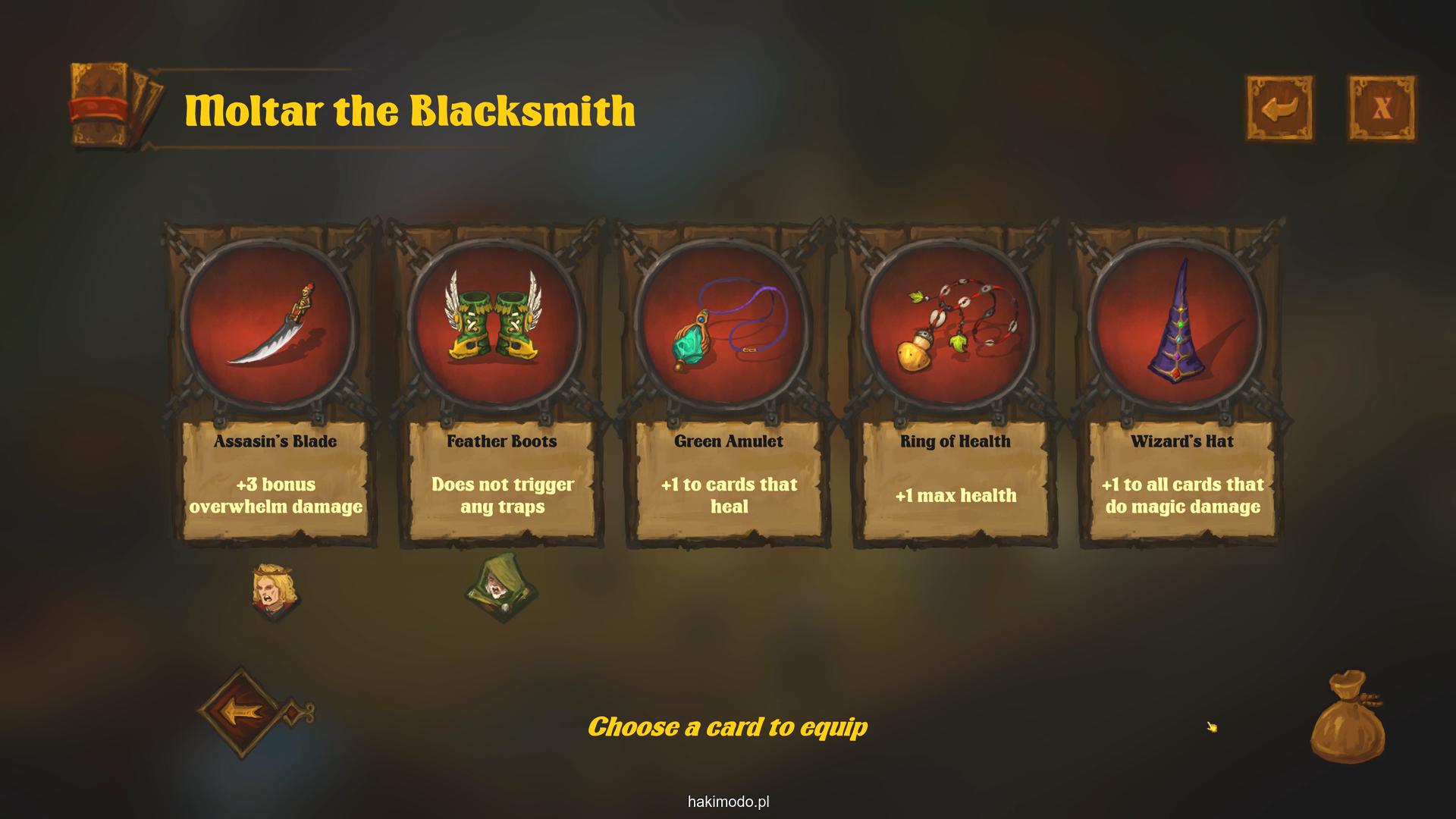This screenshot has width=1456, height=819.
Task: Open the card deck book icon
Action: [x=114, y=106]
